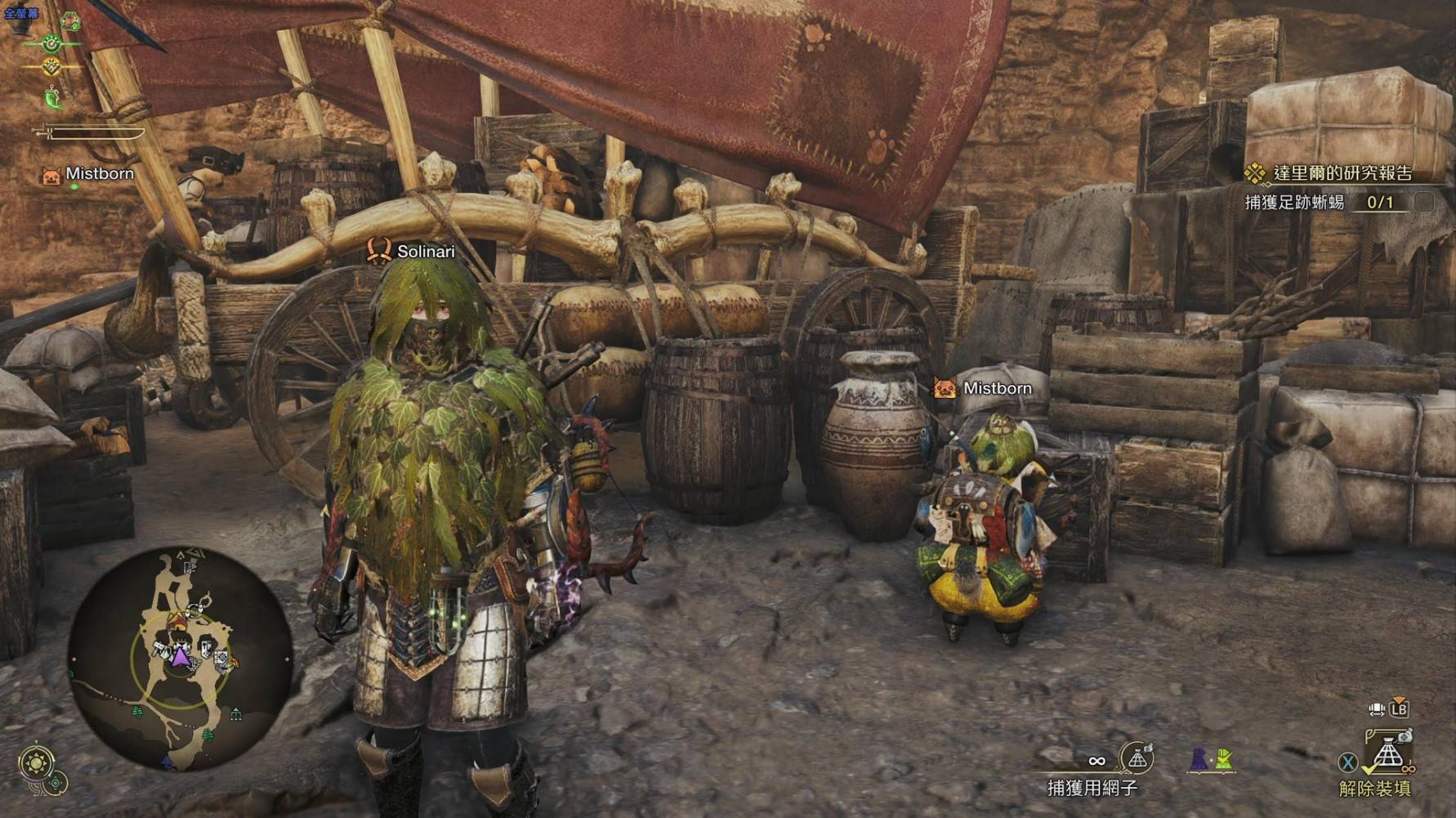This screenshot has height=818, width=1456.
Task: Select the green horn item icon
Action: point(52,97)
